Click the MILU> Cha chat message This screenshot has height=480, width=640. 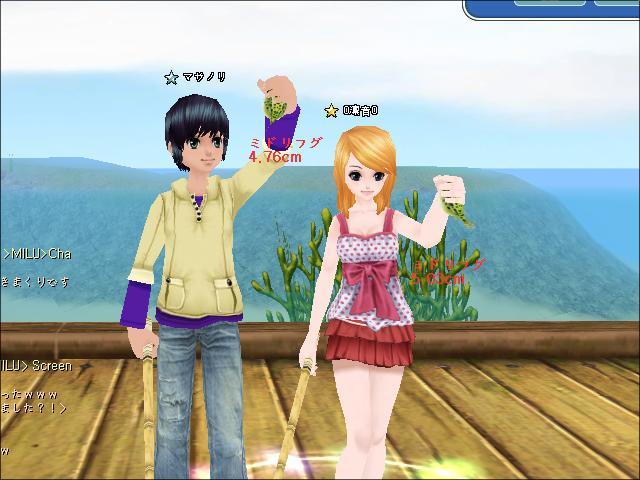[37, 254]
